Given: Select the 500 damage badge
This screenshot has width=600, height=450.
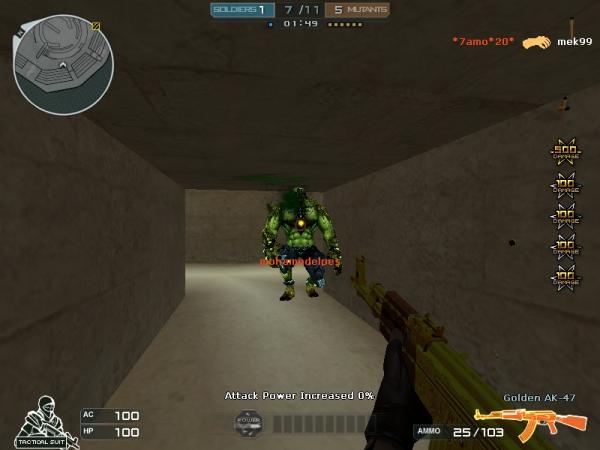Looking at the screenshot, I should tap(565, 152).
